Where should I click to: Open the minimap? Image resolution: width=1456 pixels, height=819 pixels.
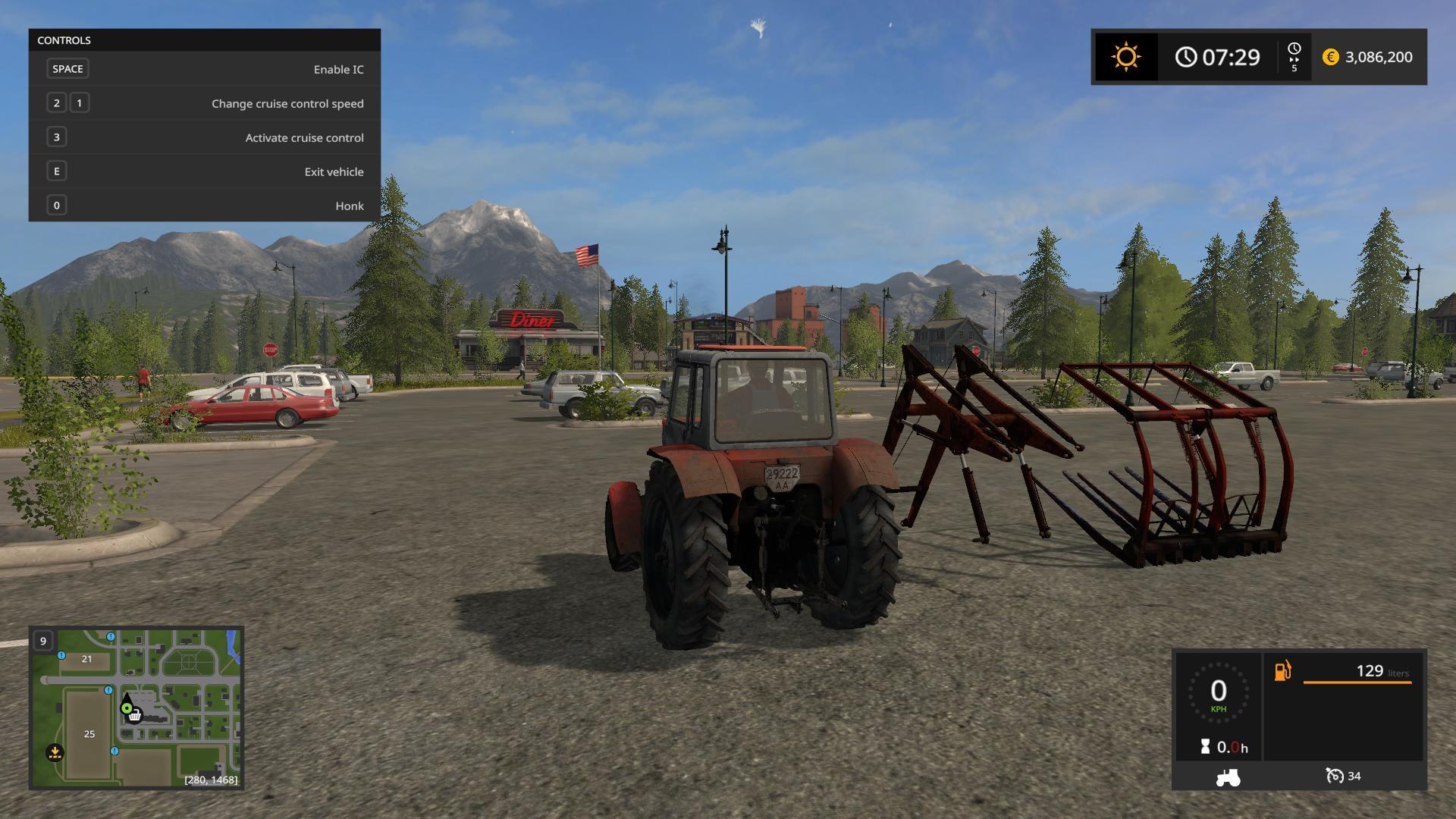click(136, 708)
